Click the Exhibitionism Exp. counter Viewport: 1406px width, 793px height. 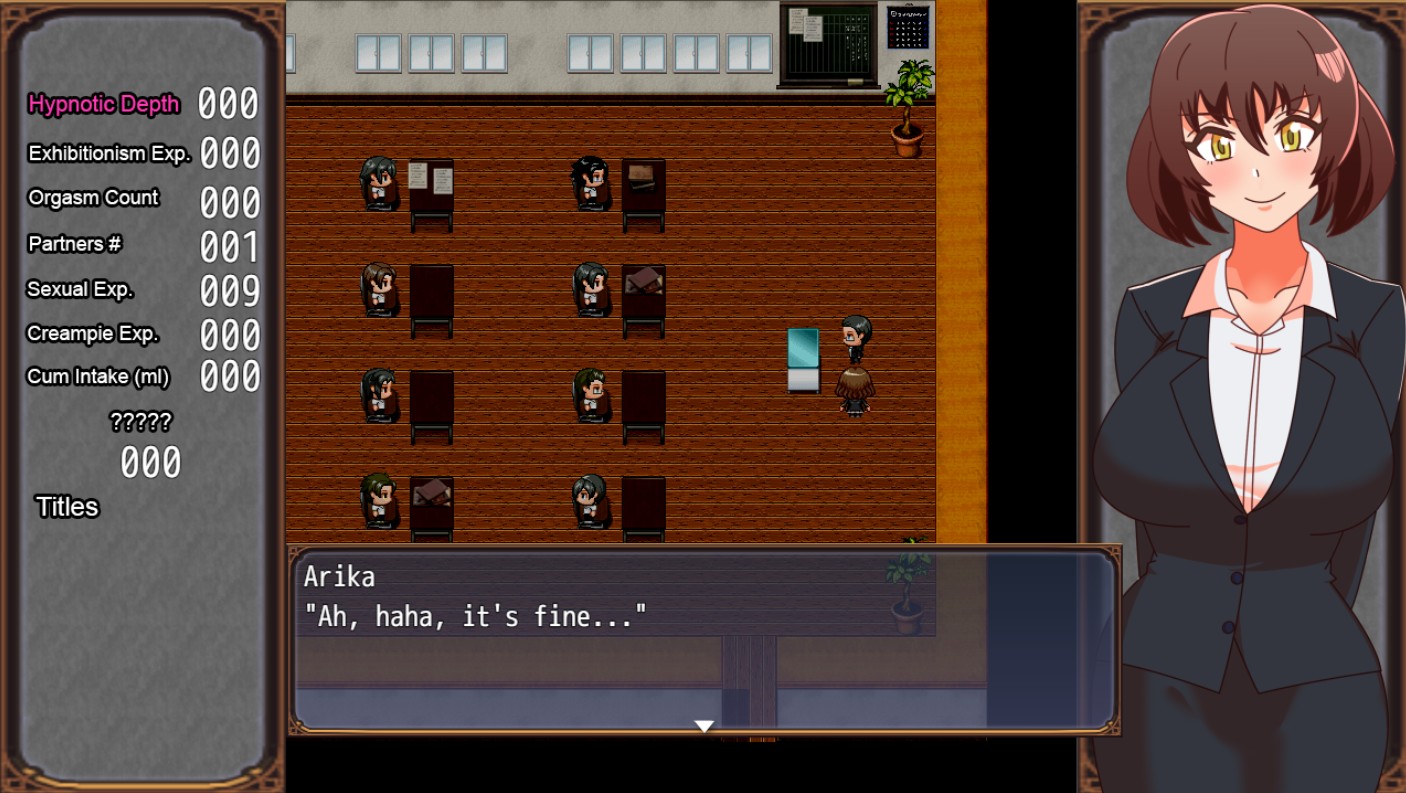(228, 153)
